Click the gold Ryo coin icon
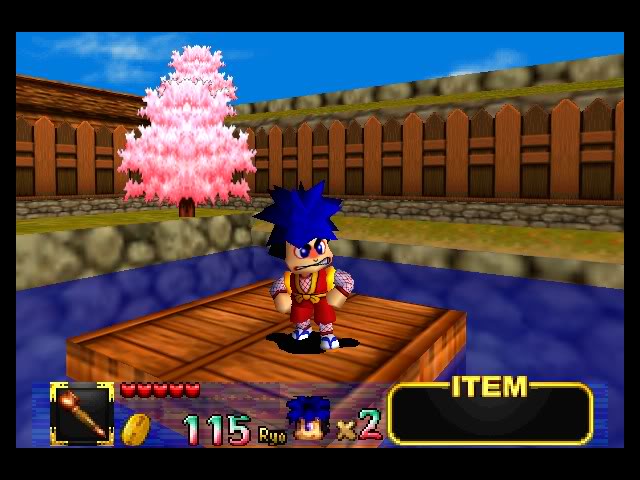Screen dimensions: 640x480 point(136,428)
